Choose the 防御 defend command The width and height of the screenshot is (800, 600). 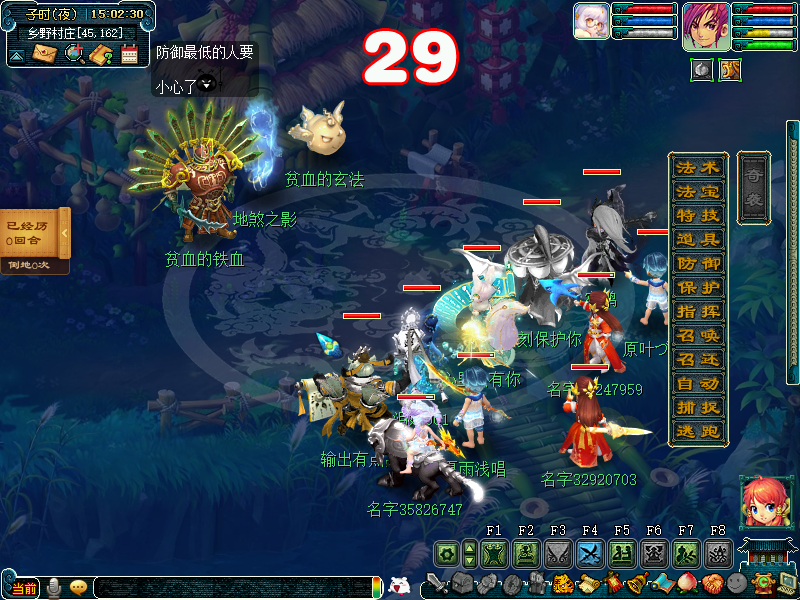click(x=697, y=264)
